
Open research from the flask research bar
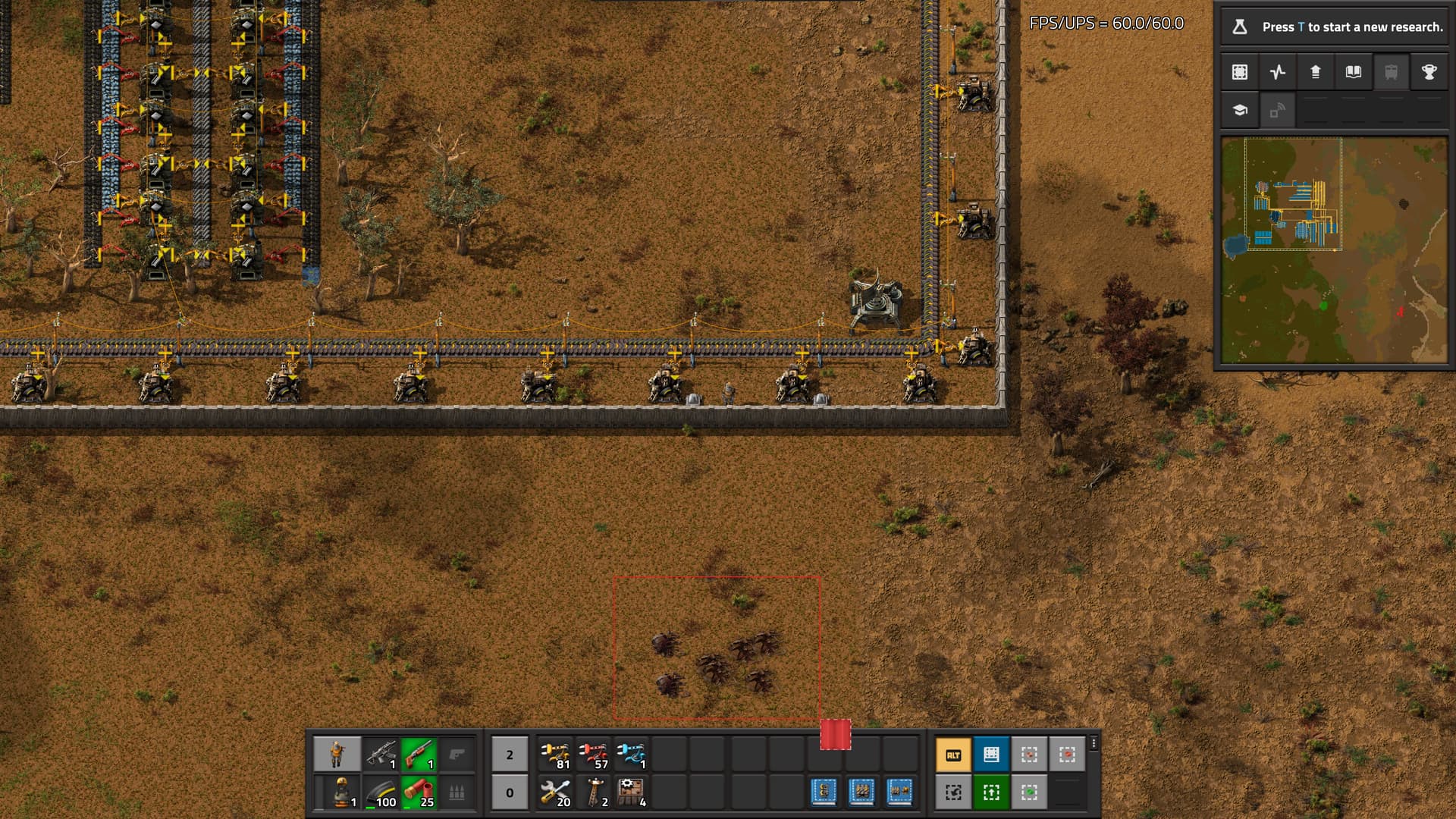point(1335,27)
